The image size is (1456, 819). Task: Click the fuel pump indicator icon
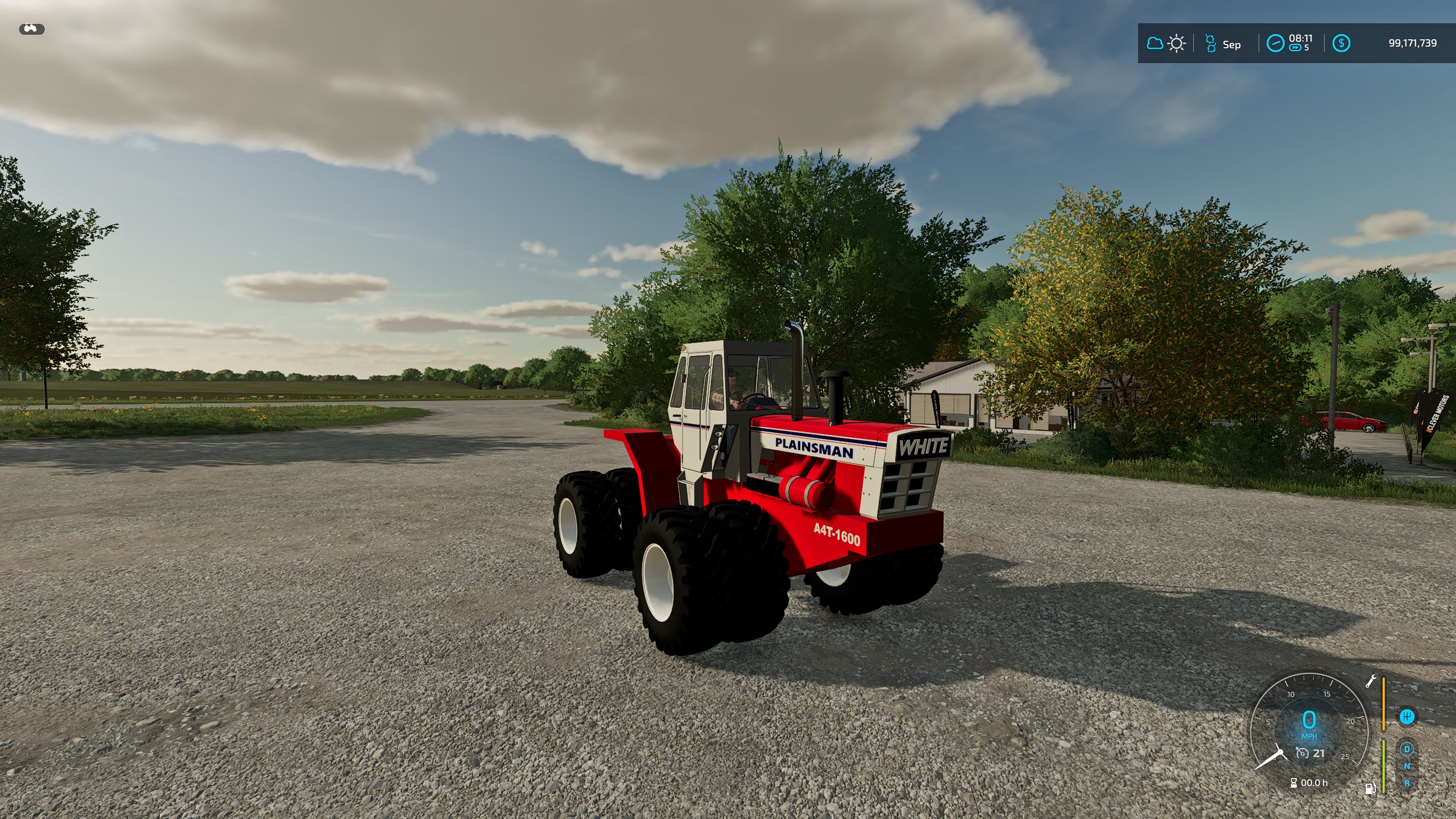1371,789
